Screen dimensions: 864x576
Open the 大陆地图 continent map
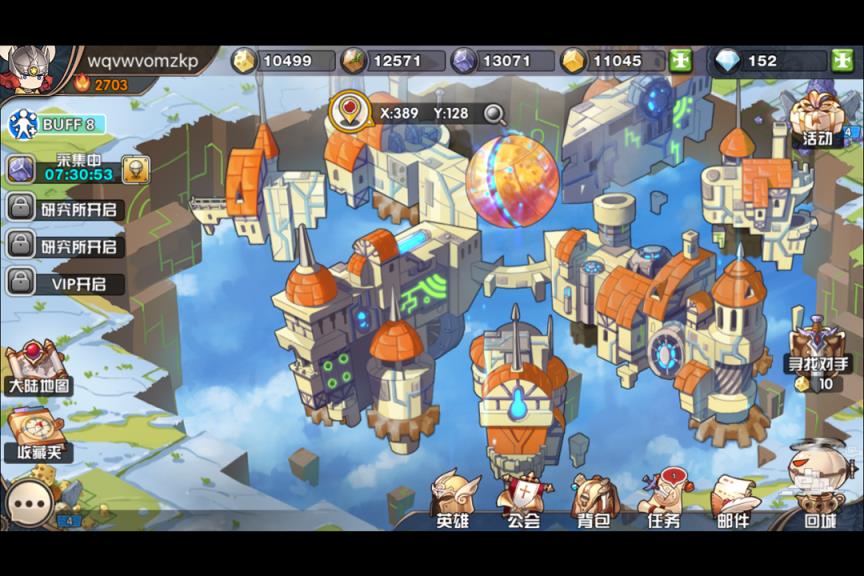tap(38, 367)
